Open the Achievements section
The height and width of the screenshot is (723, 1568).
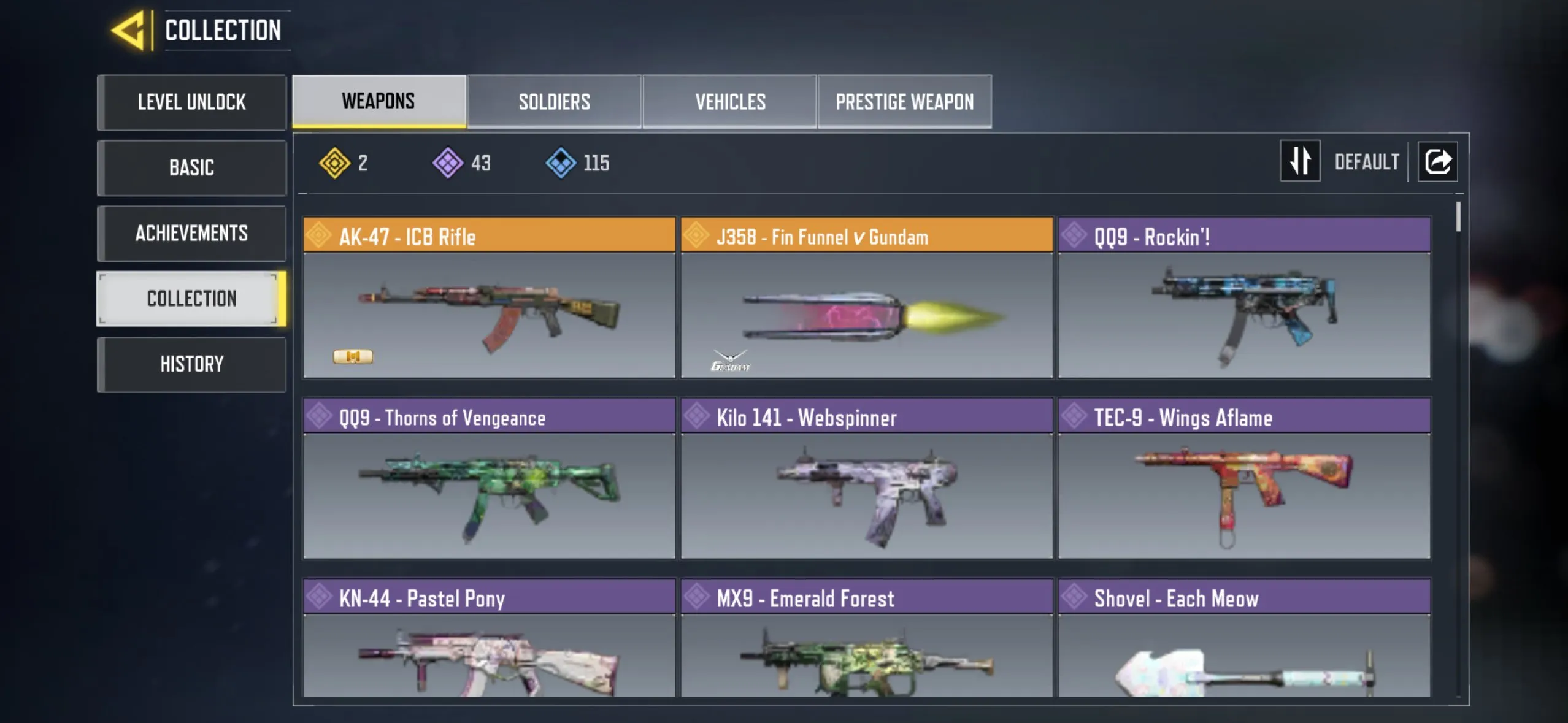pos(192,233)
